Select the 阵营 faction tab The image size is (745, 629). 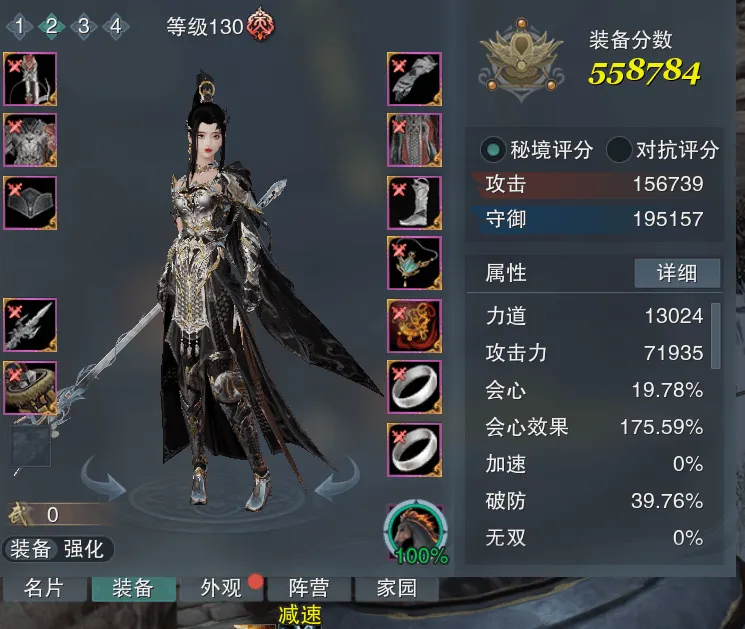point(308,588)
